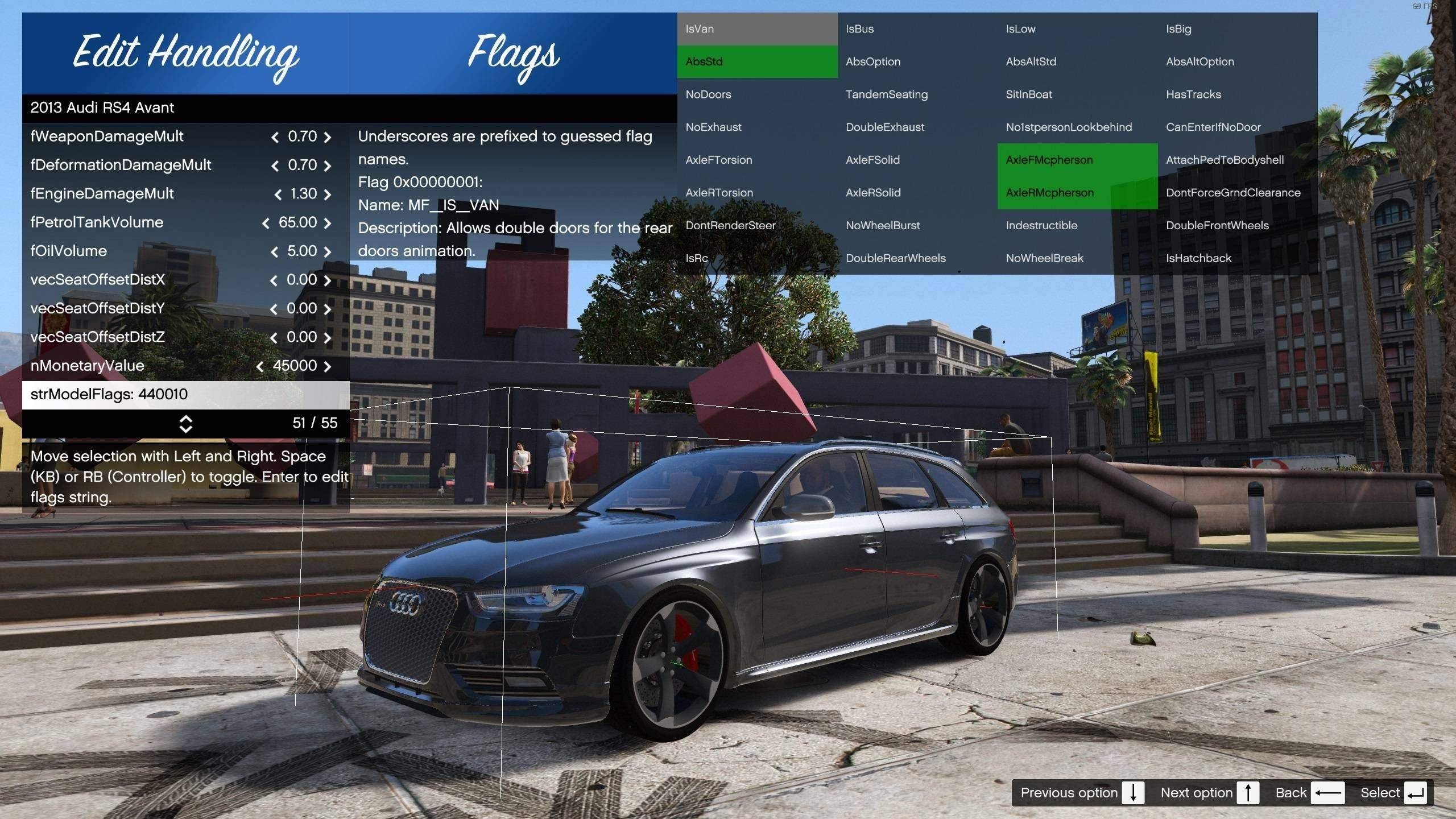Viewport: 1456px width, 819px height.
Task: Toggle the NoWheelBurst flag
Action: tap(917, 225)
